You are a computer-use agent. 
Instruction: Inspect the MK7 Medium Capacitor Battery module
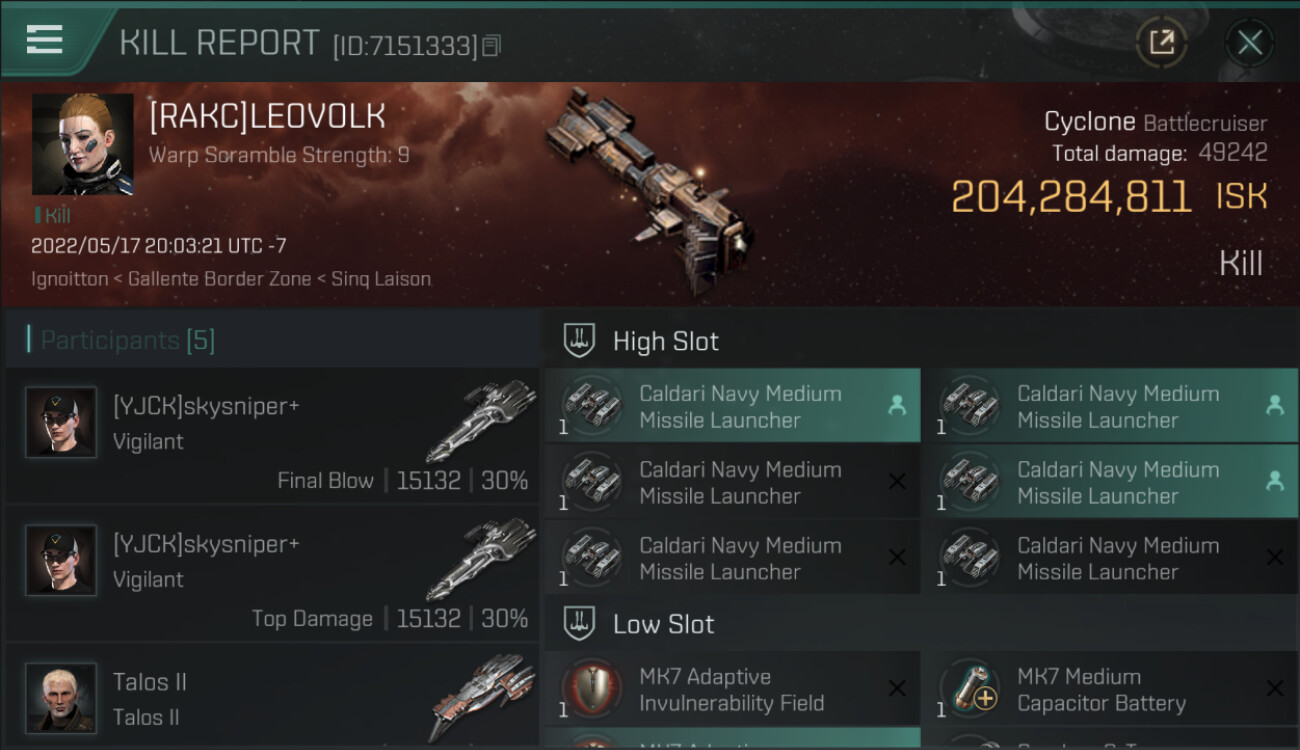[1110, 689]
